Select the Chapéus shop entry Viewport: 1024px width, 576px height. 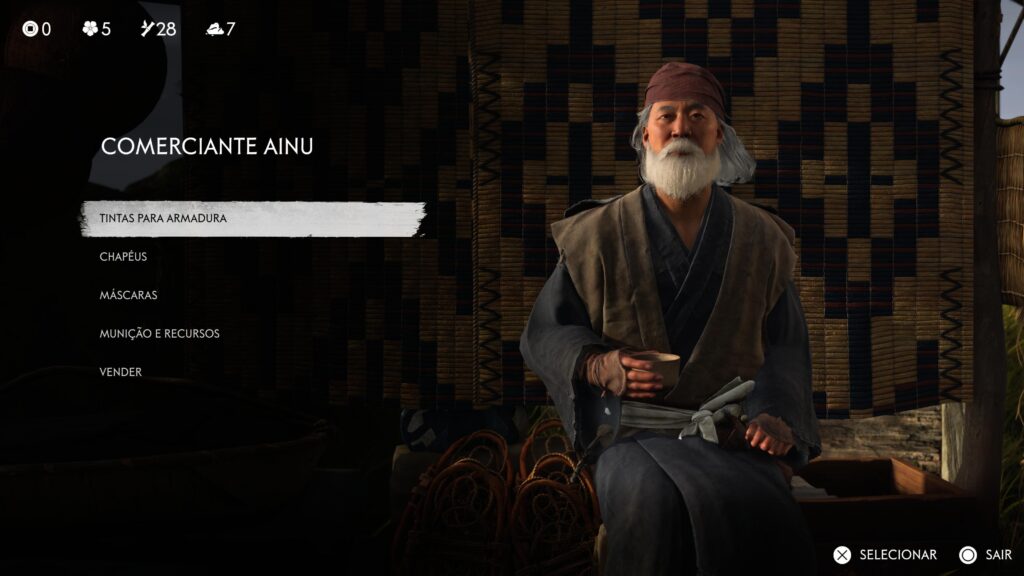123,257
